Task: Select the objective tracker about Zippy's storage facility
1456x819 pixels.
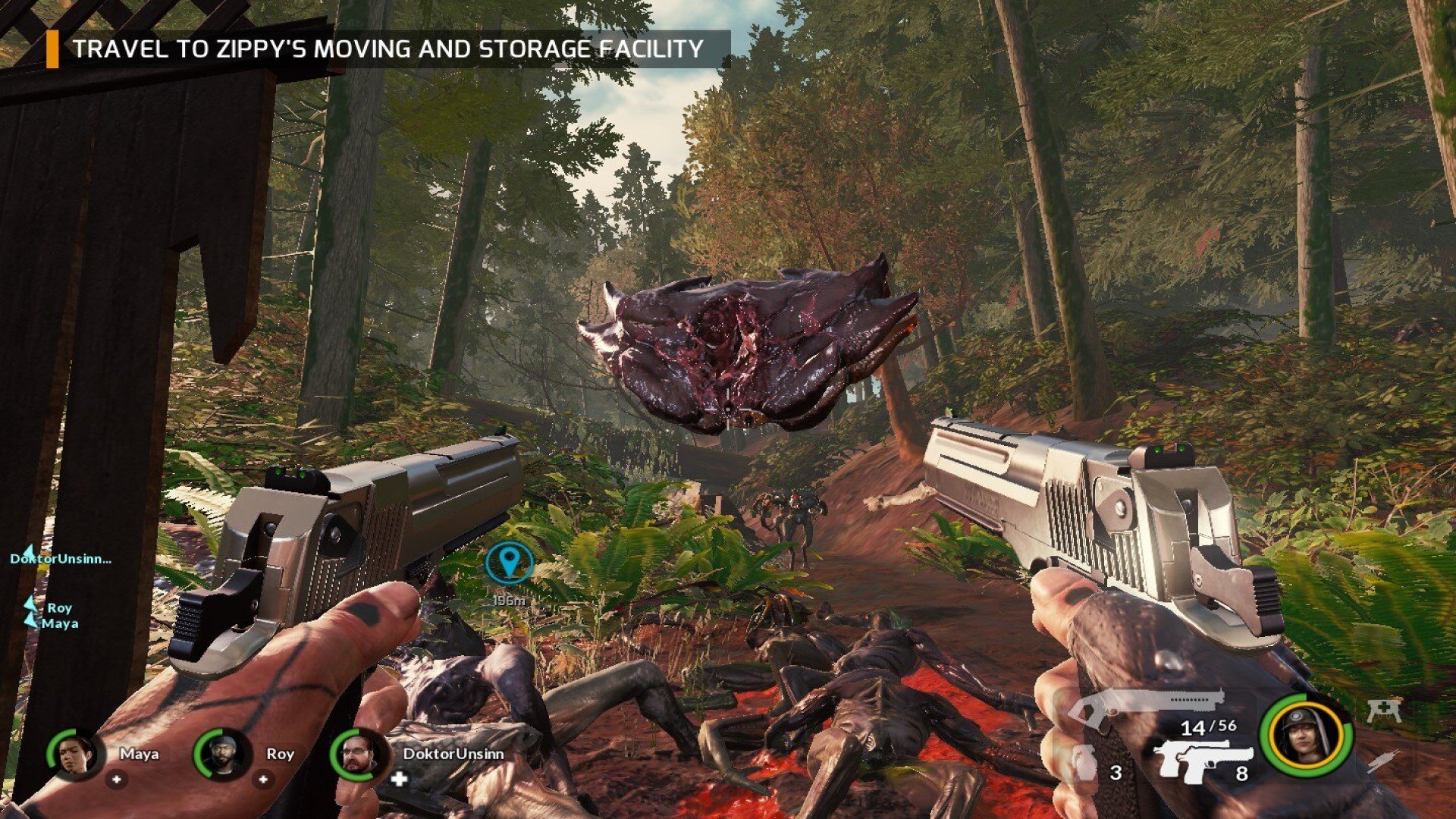Action: tap(388, 49)
